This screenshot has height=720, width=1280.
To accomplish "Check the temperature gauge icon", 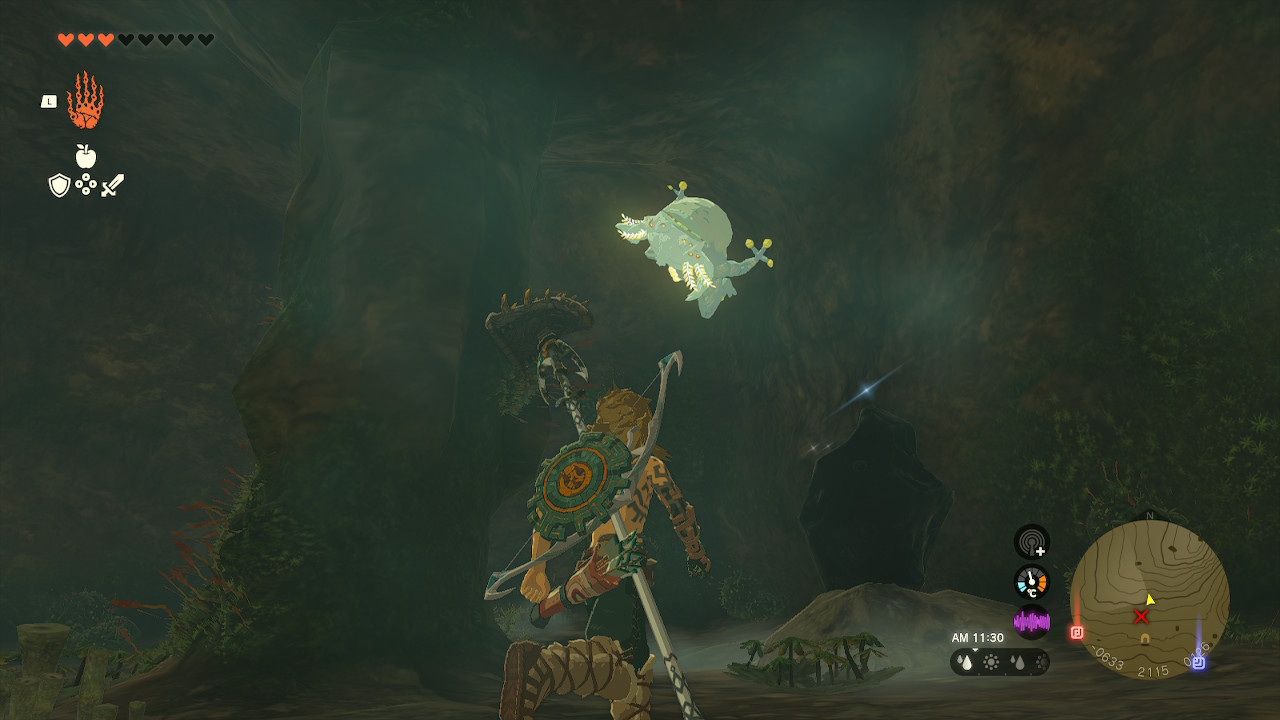I will pos(1031,582).
